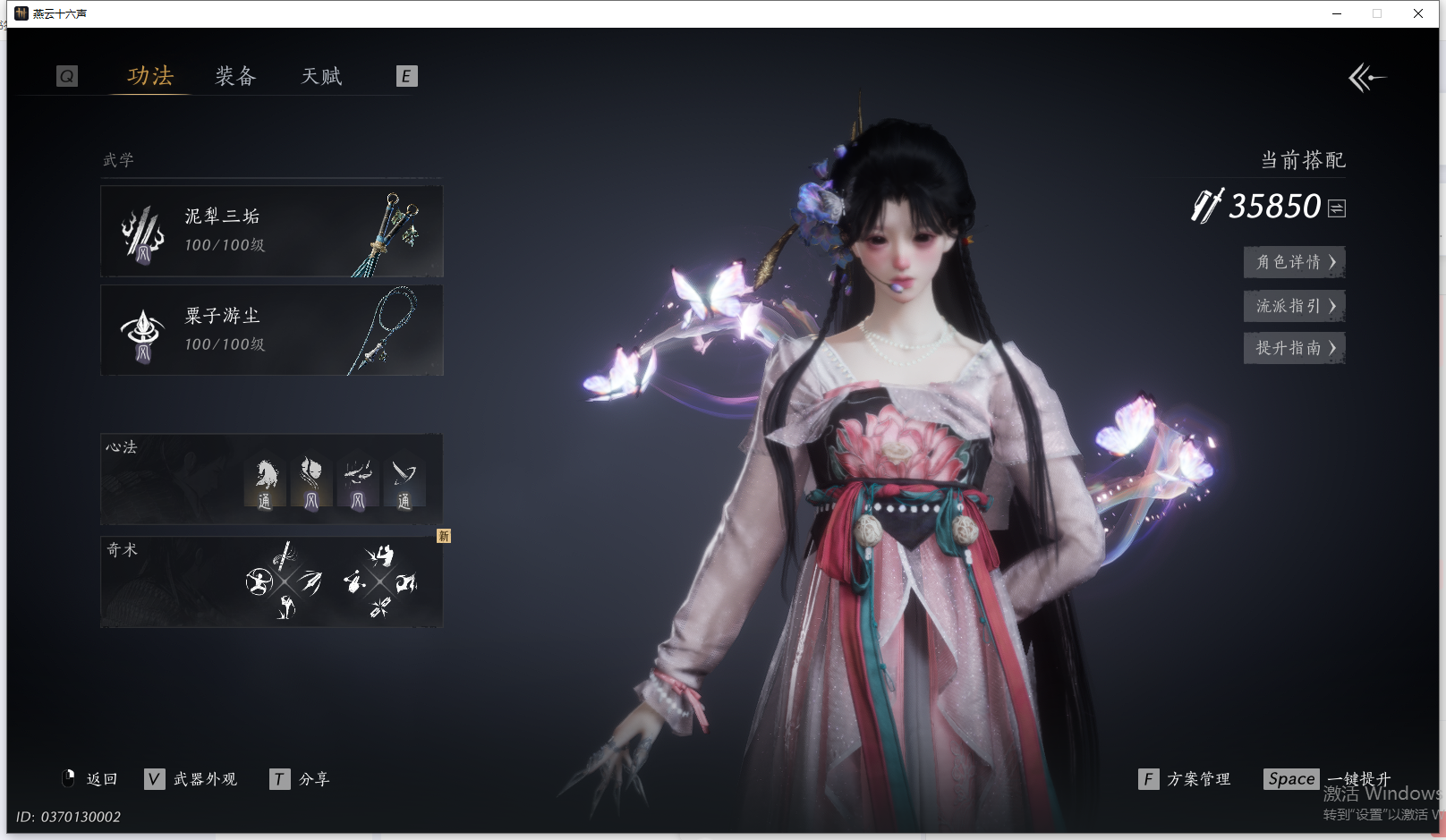Viewport: 1446px width, 840px height.
Task: Click 一键提升 one-click upgrade
Action: point(1328,779)
